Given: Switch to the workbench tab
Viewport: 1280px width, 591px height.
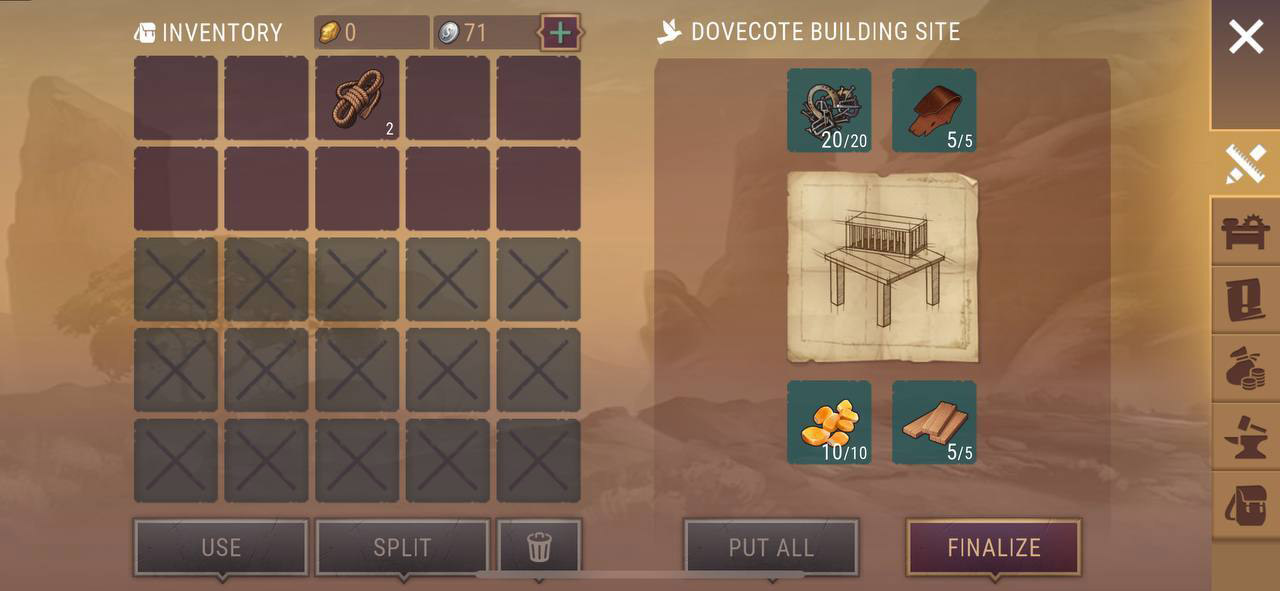Looking at the screenshot, I should [x=1246, y=232].
